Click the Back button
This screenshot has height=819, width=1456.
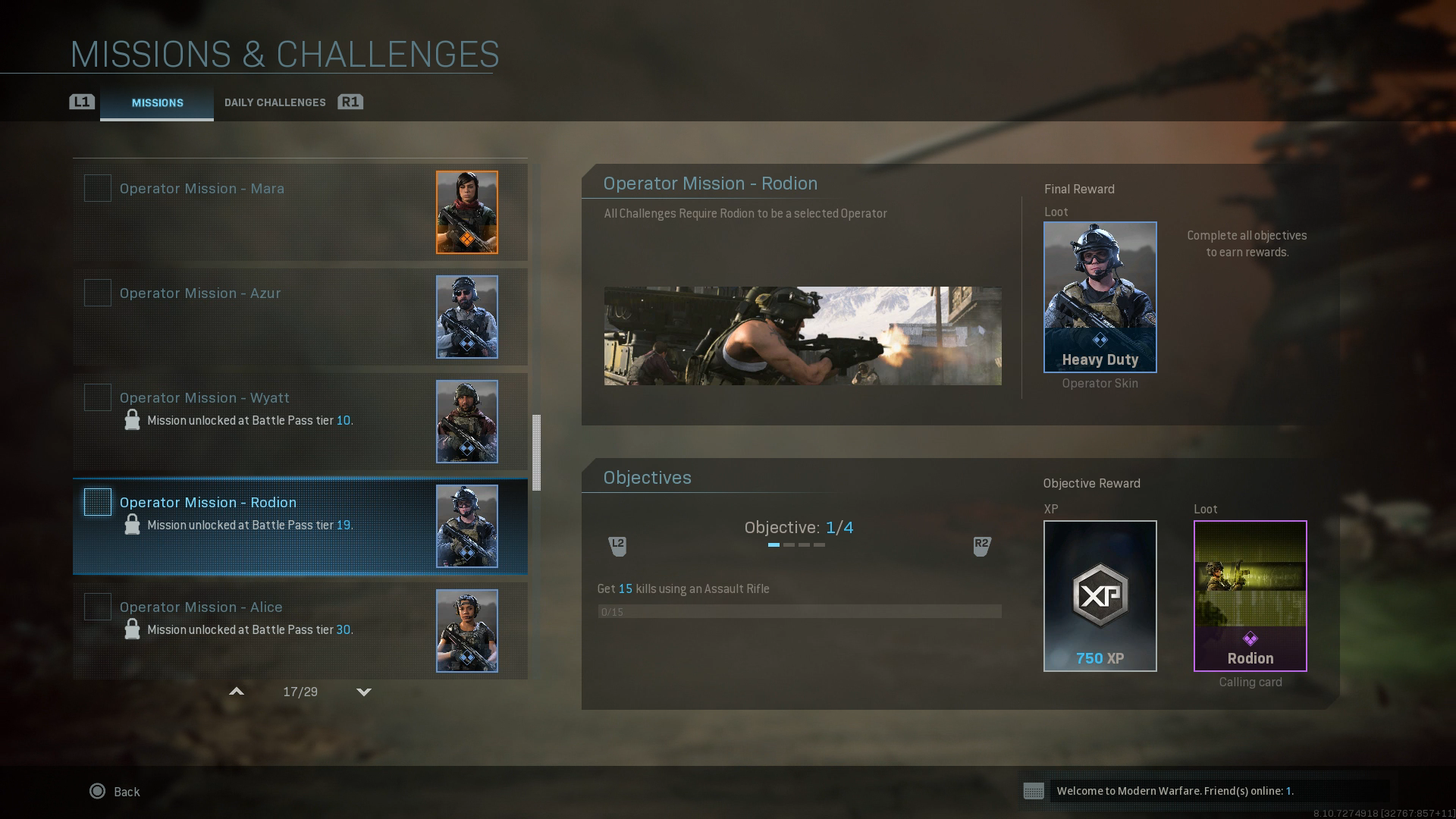pyautogui.click(x=115, y=792)
